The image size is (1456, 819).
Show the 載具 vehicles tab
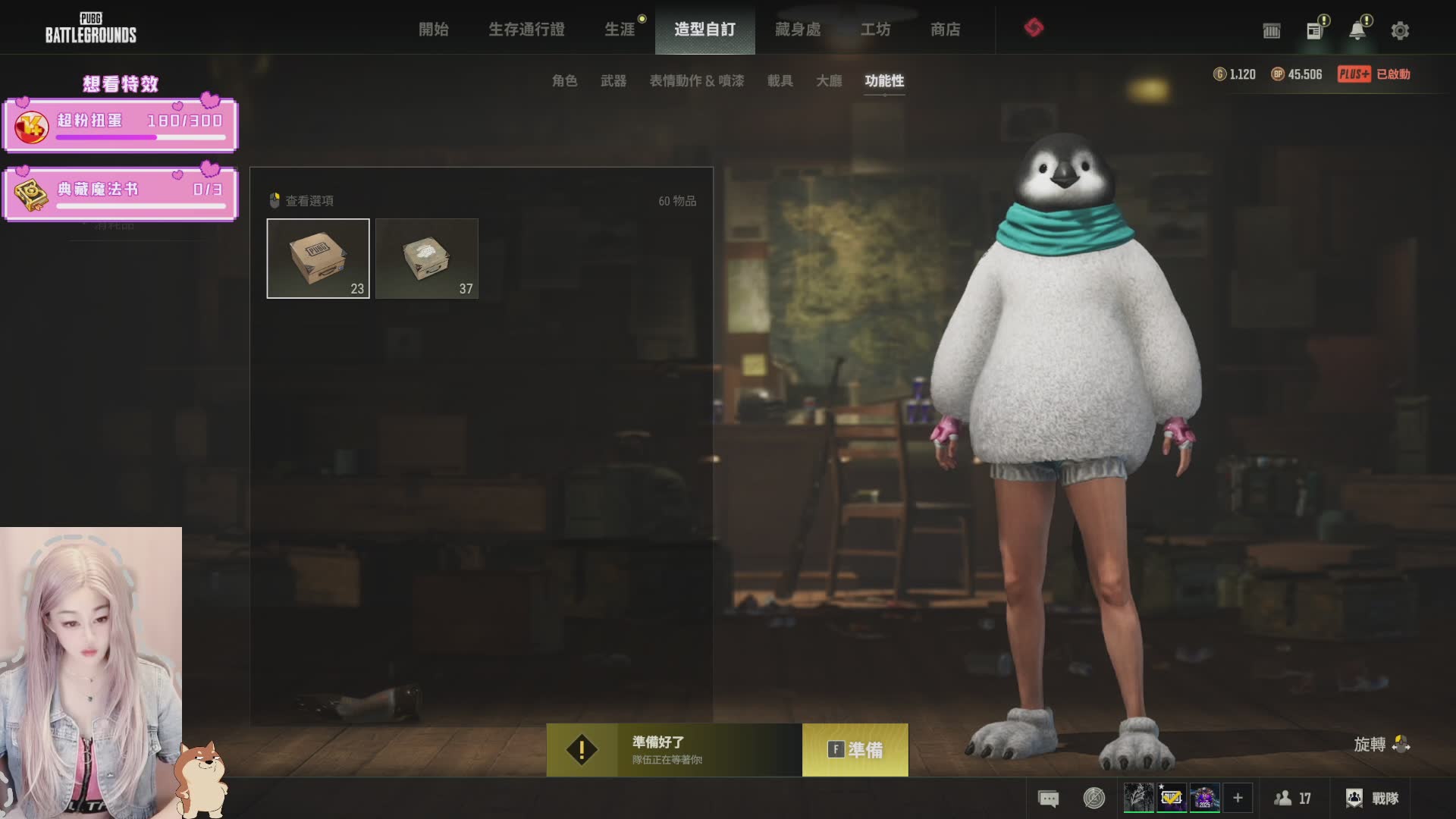tap(780, 80)
